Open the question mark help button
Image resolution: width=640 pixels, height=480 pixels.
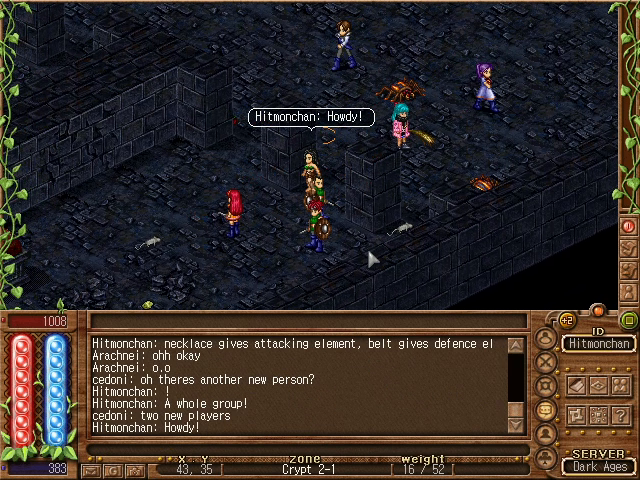pyautogui.click(x=621, y=415)
